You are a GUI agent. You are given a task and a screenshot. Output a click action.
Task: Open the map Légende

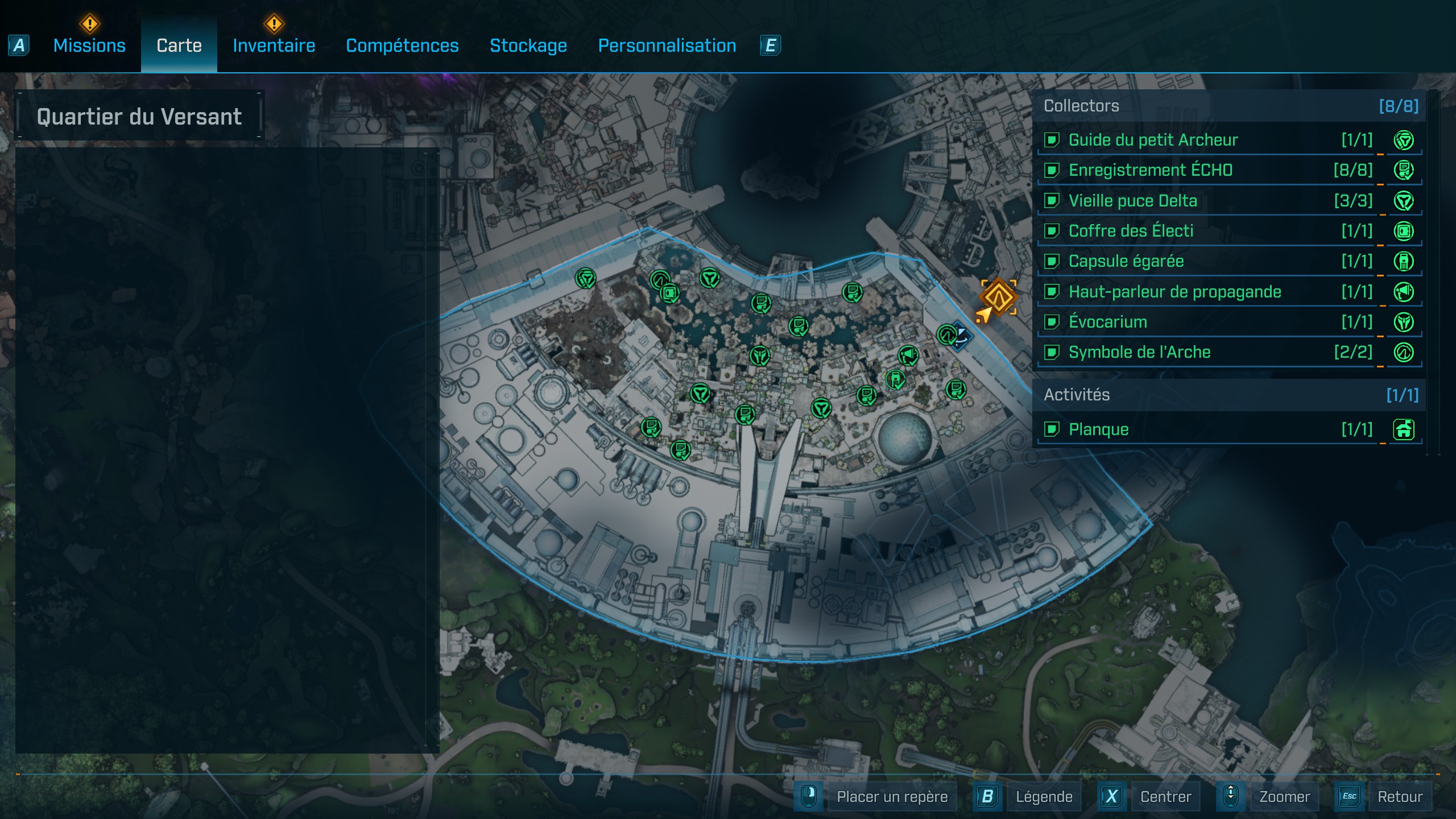1044,797
